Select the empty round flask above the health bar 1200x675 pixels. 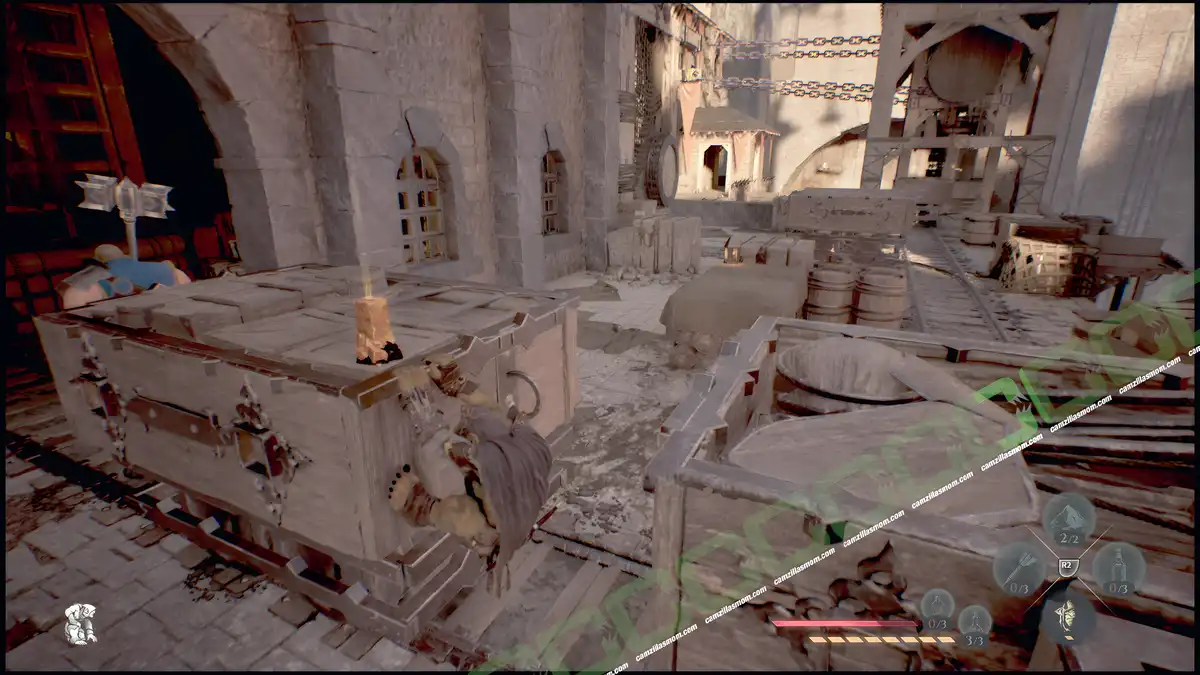pos(937,606)
